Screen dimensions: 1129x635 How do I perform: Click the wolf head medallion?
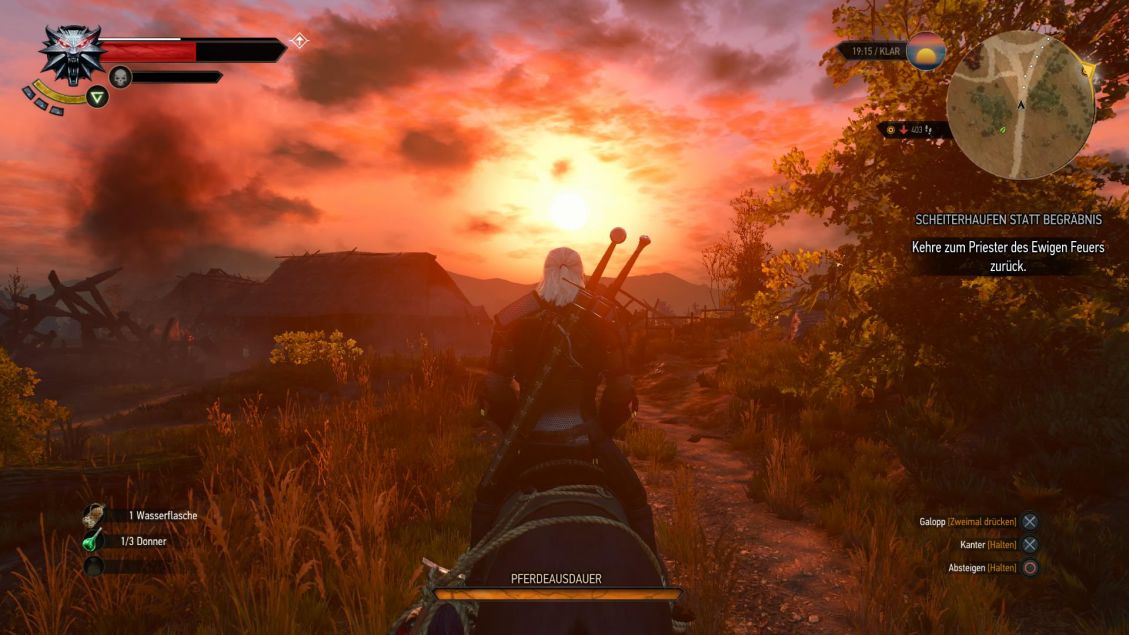click(71, 52)
